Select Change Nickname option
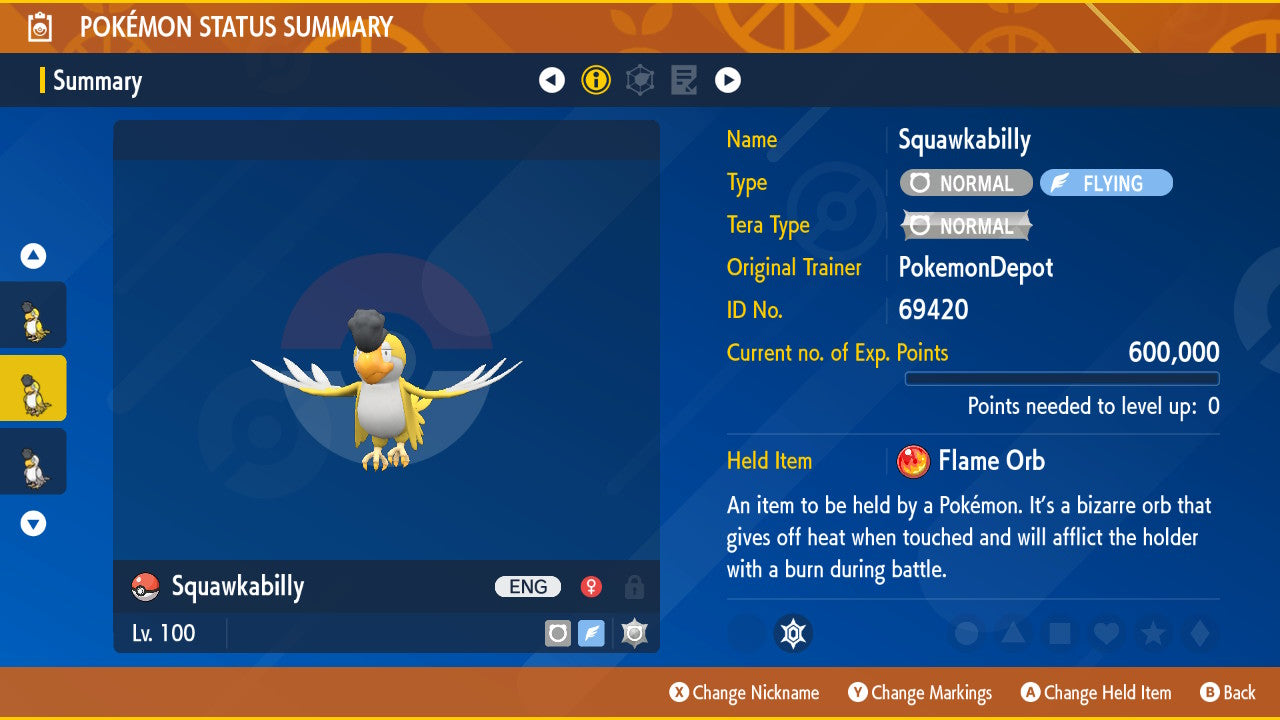Image resolution: width=1280 pixels, height=720 pixels. click(x=744, y=693)
